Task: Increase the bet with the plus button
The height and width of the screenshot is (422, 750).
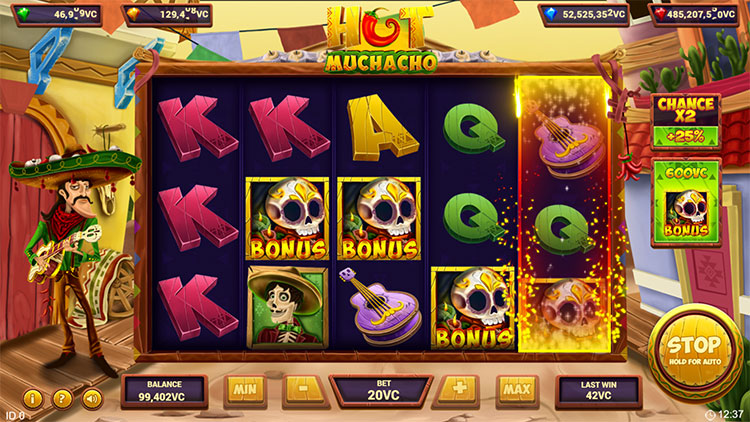Action: [461, 389]
